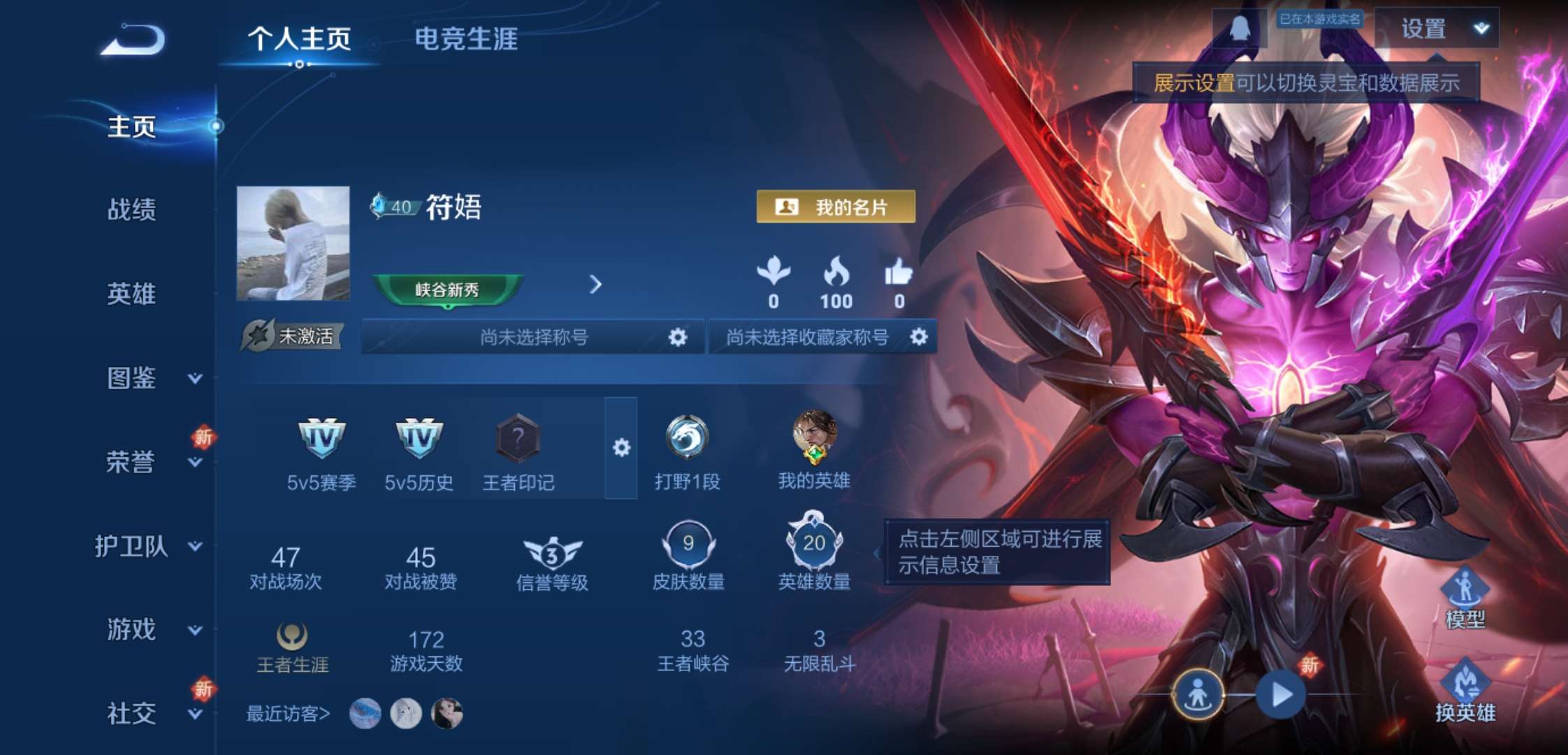Click the 王者印记 mystery badge
This screenshot has width=1568, height=755.
(517, 439)
